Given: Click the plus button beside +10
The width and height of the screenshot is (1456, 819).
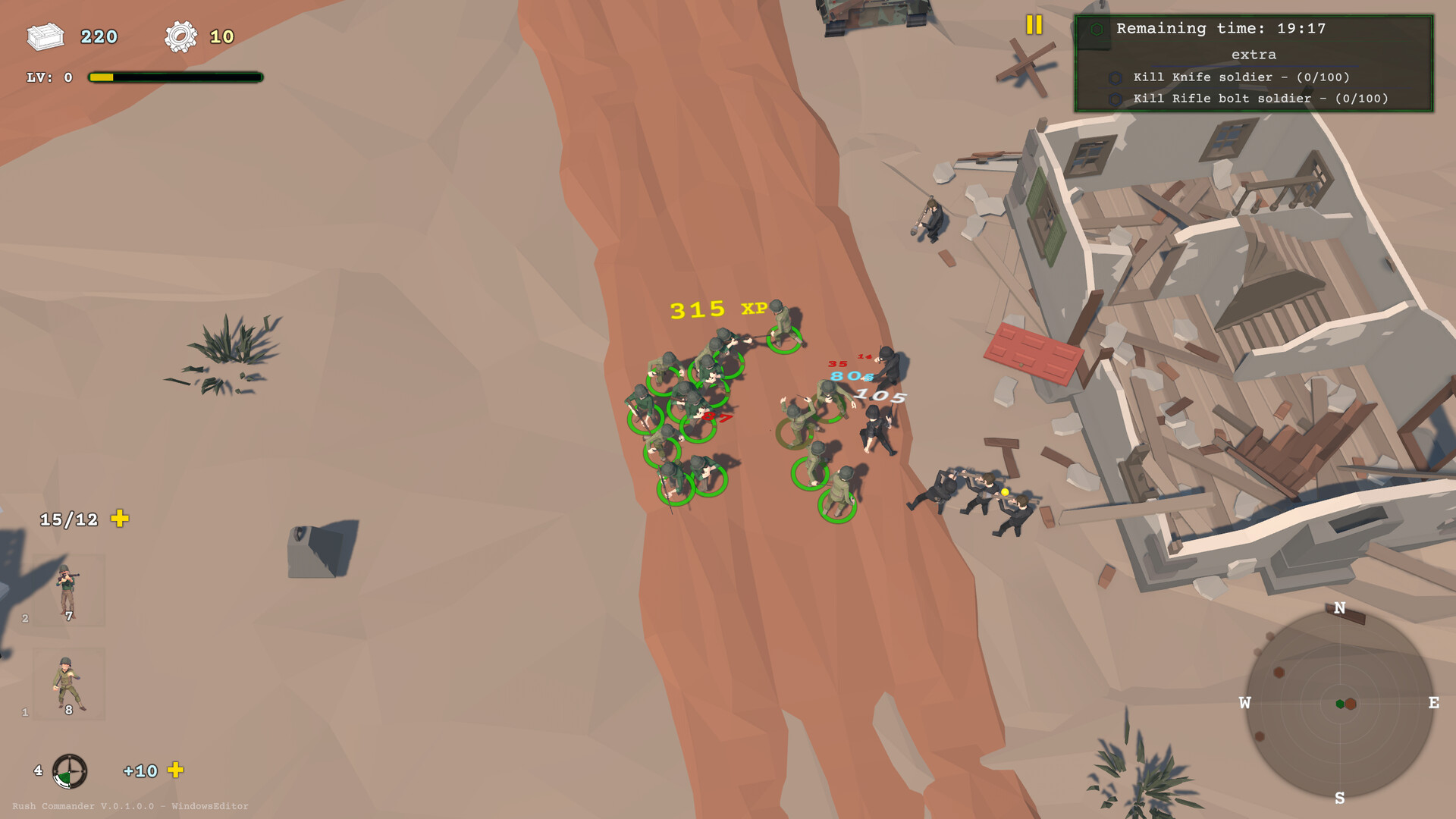Looking at the screenshot, I should [177, 771].
